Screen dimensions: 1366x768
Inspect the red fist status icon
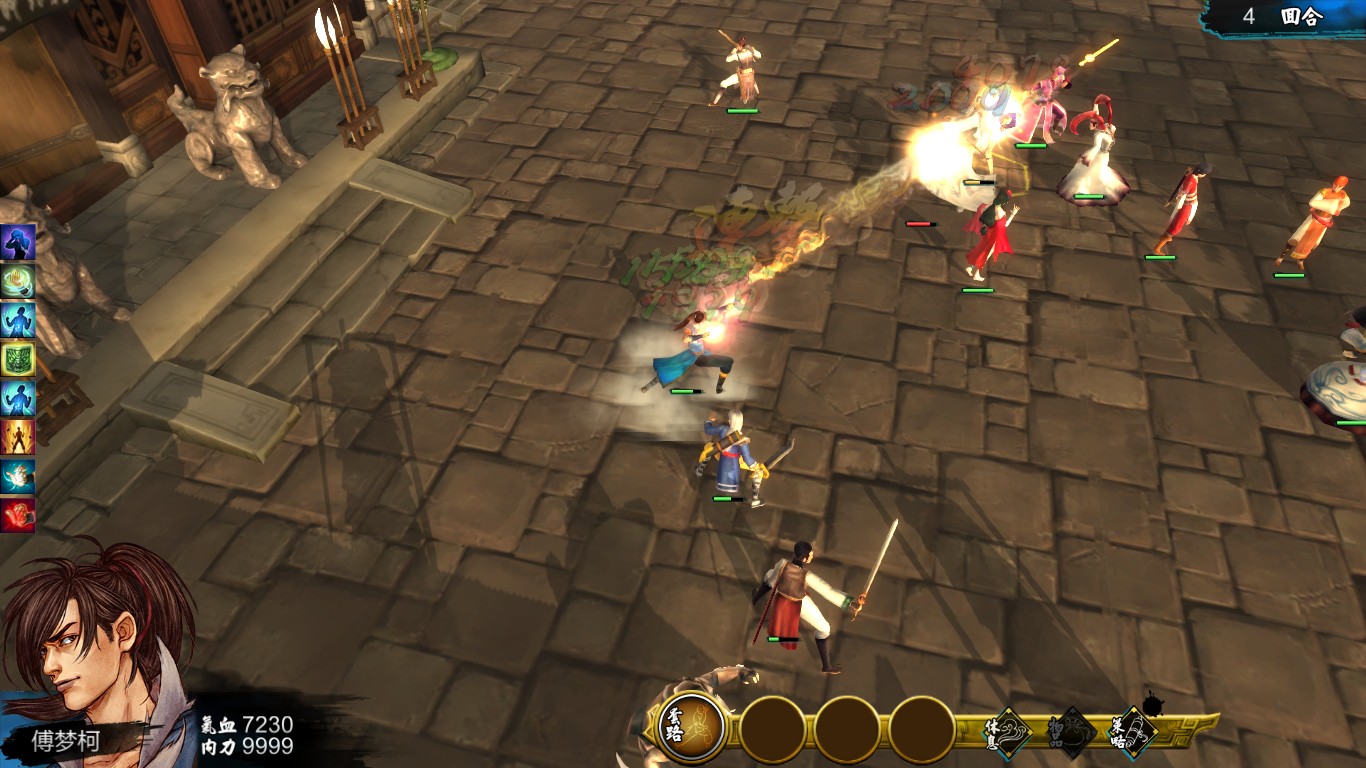click(18, 515)
